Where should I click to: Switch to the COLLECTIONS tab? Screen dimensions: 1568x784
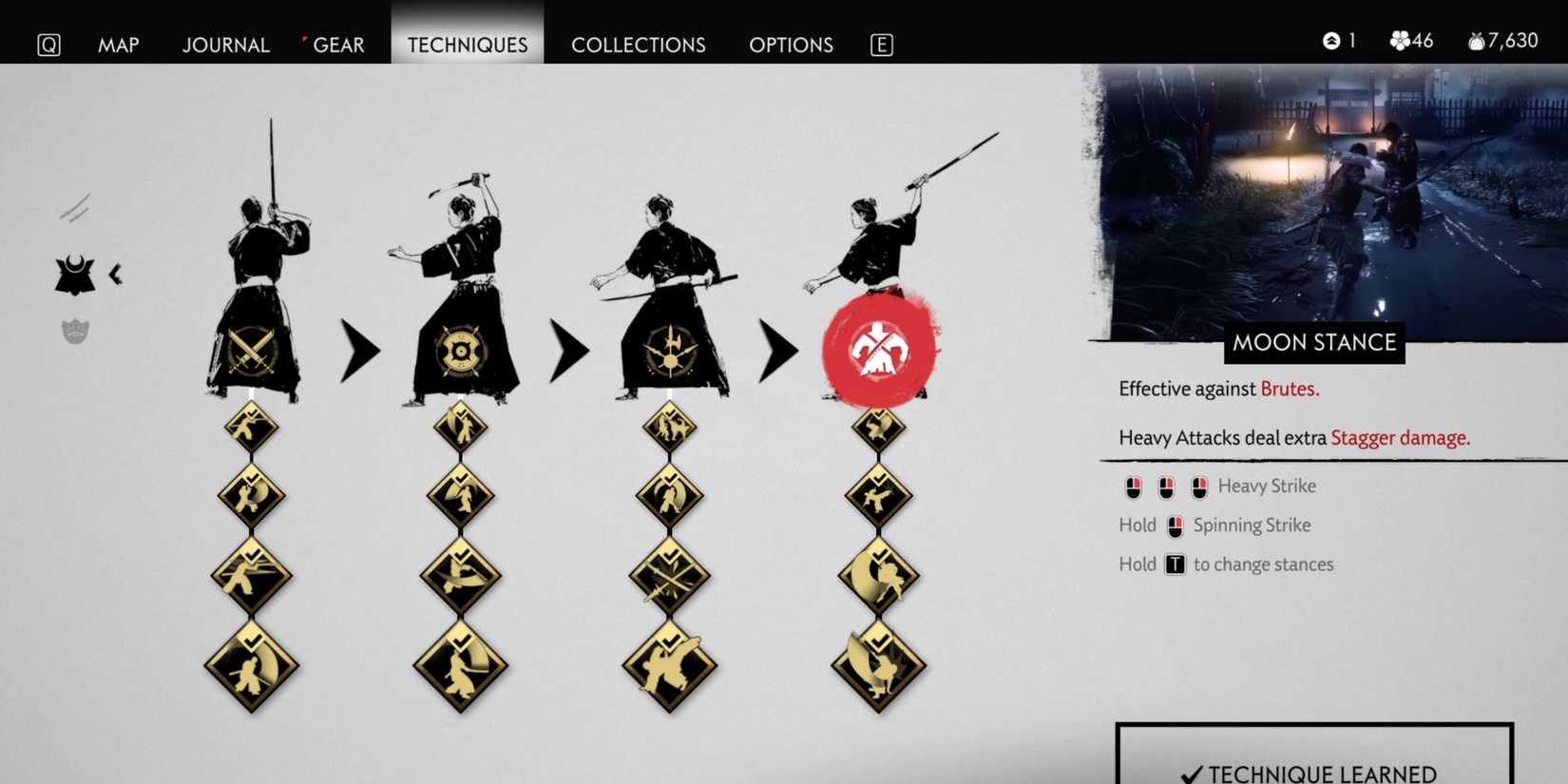639,45
